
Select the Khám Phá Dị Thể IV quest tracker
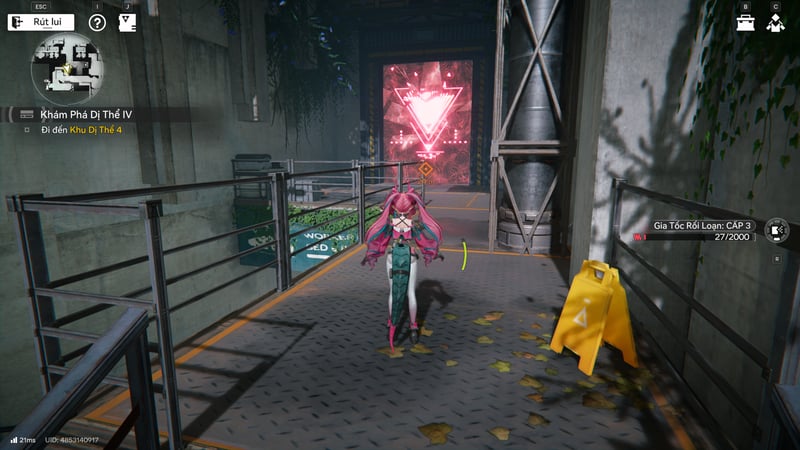[86, 115]
